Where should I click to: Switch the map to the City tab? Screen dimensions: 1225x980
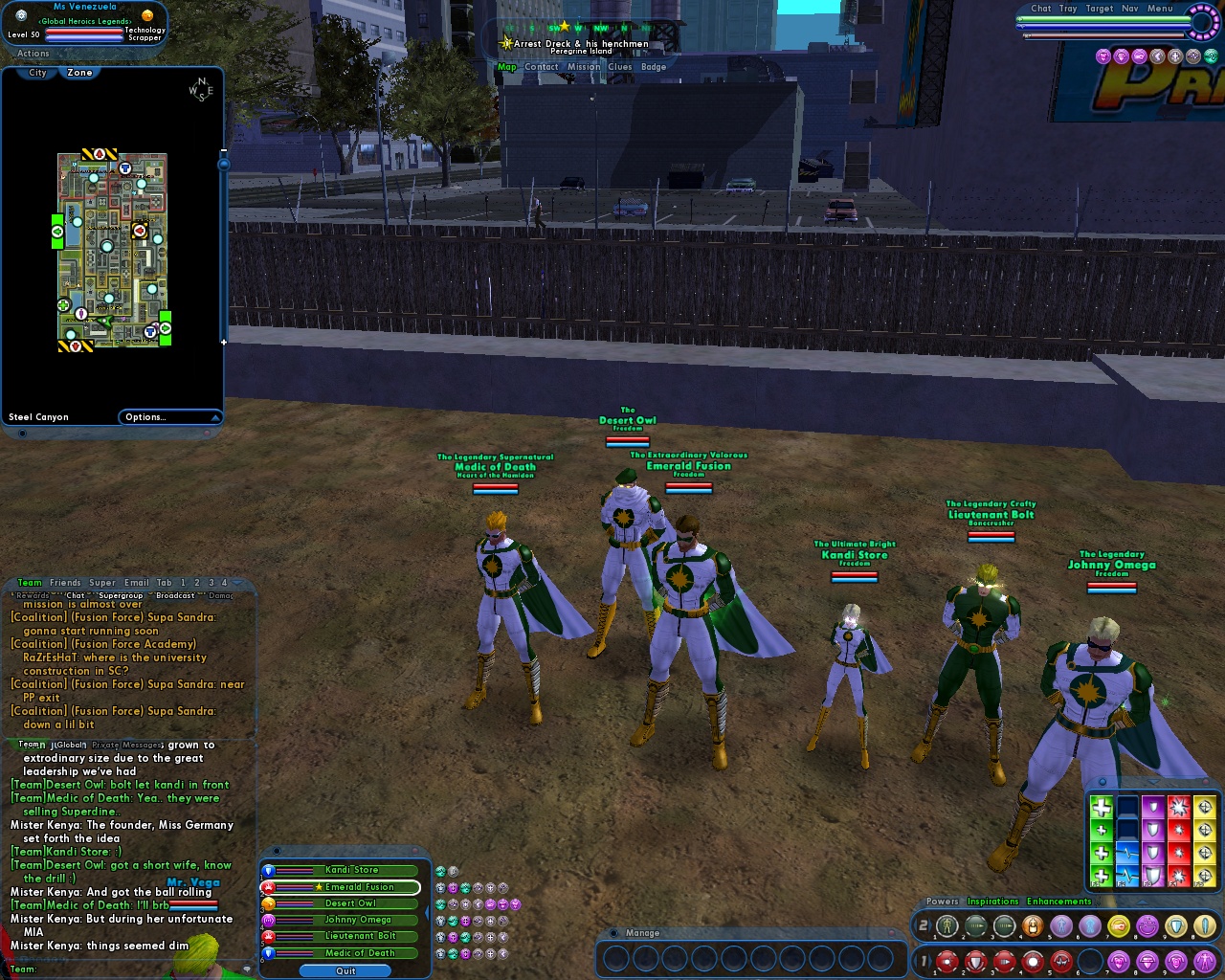point(37,73)
